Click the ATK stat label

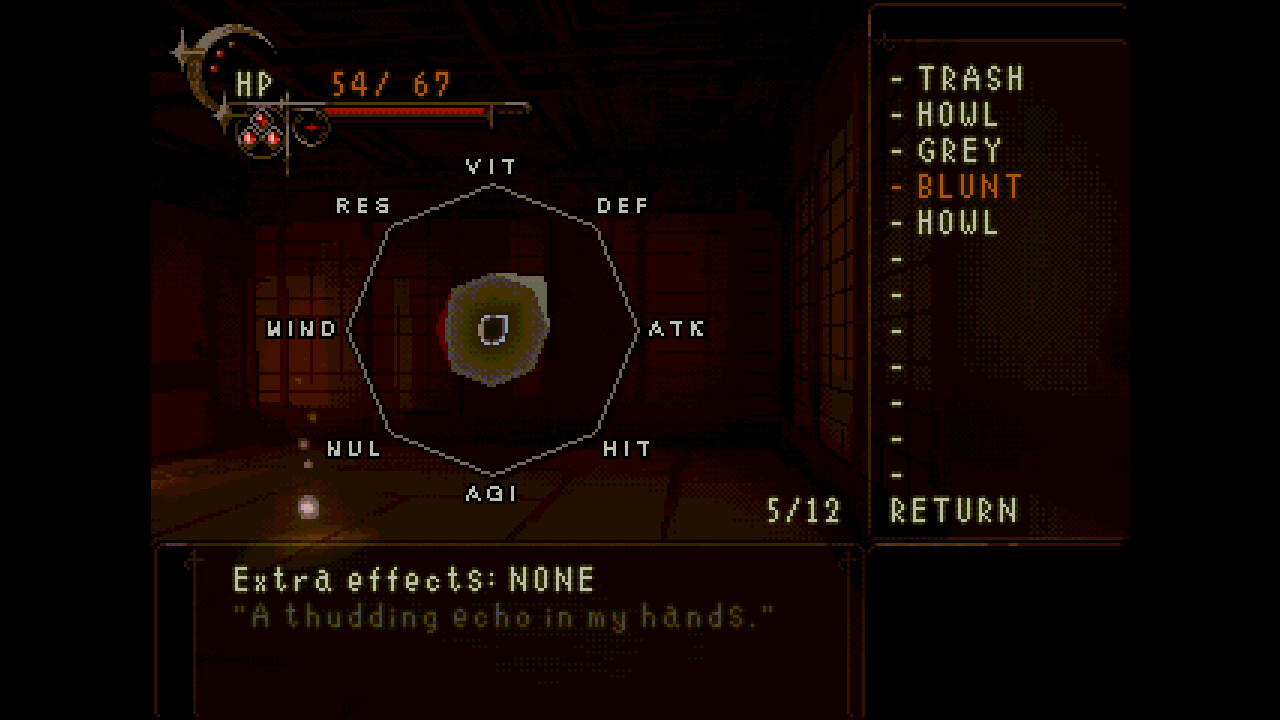pos(676,328)
